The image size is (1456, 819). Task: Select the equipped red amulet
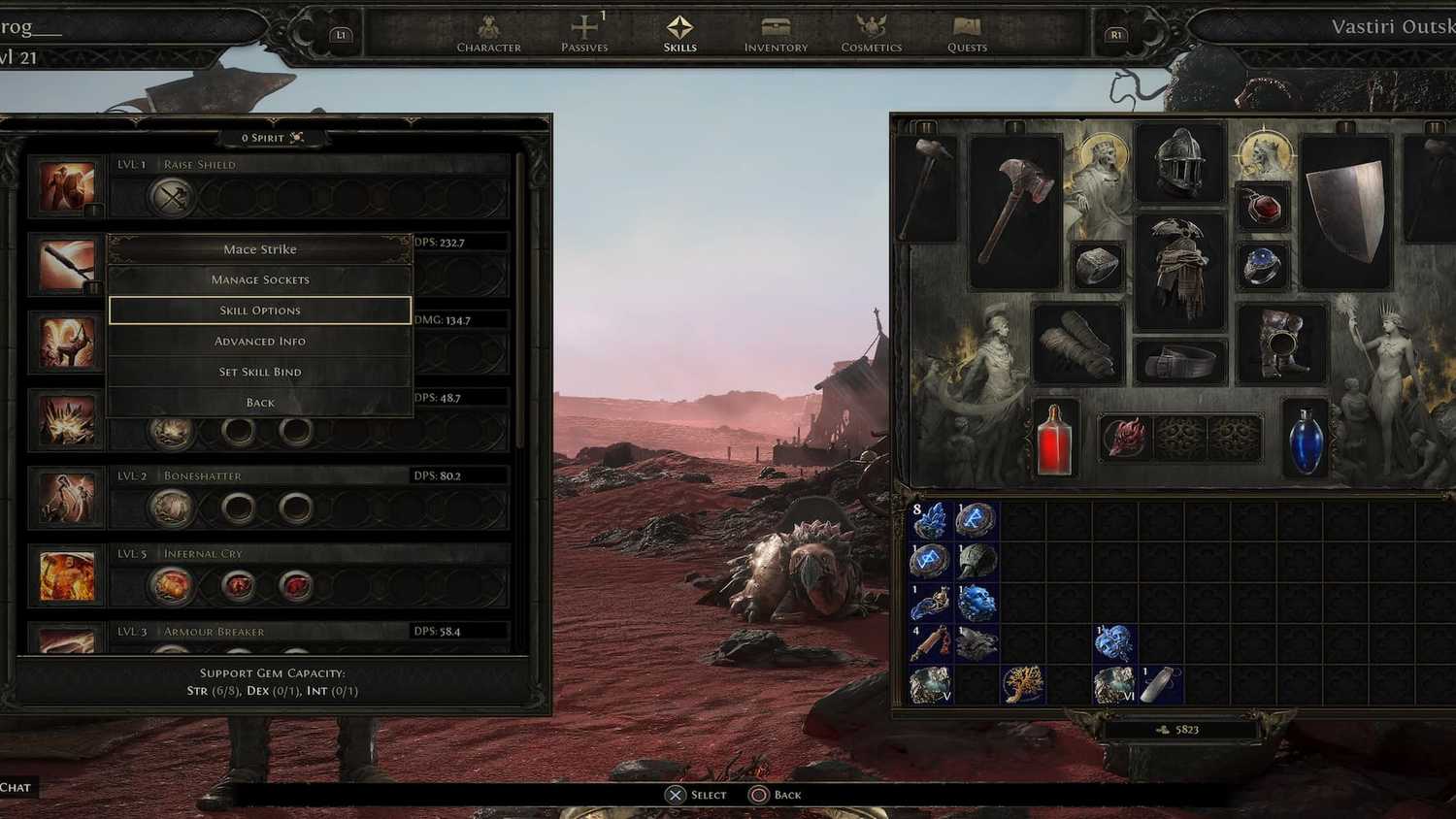(x=1265, y=206)
